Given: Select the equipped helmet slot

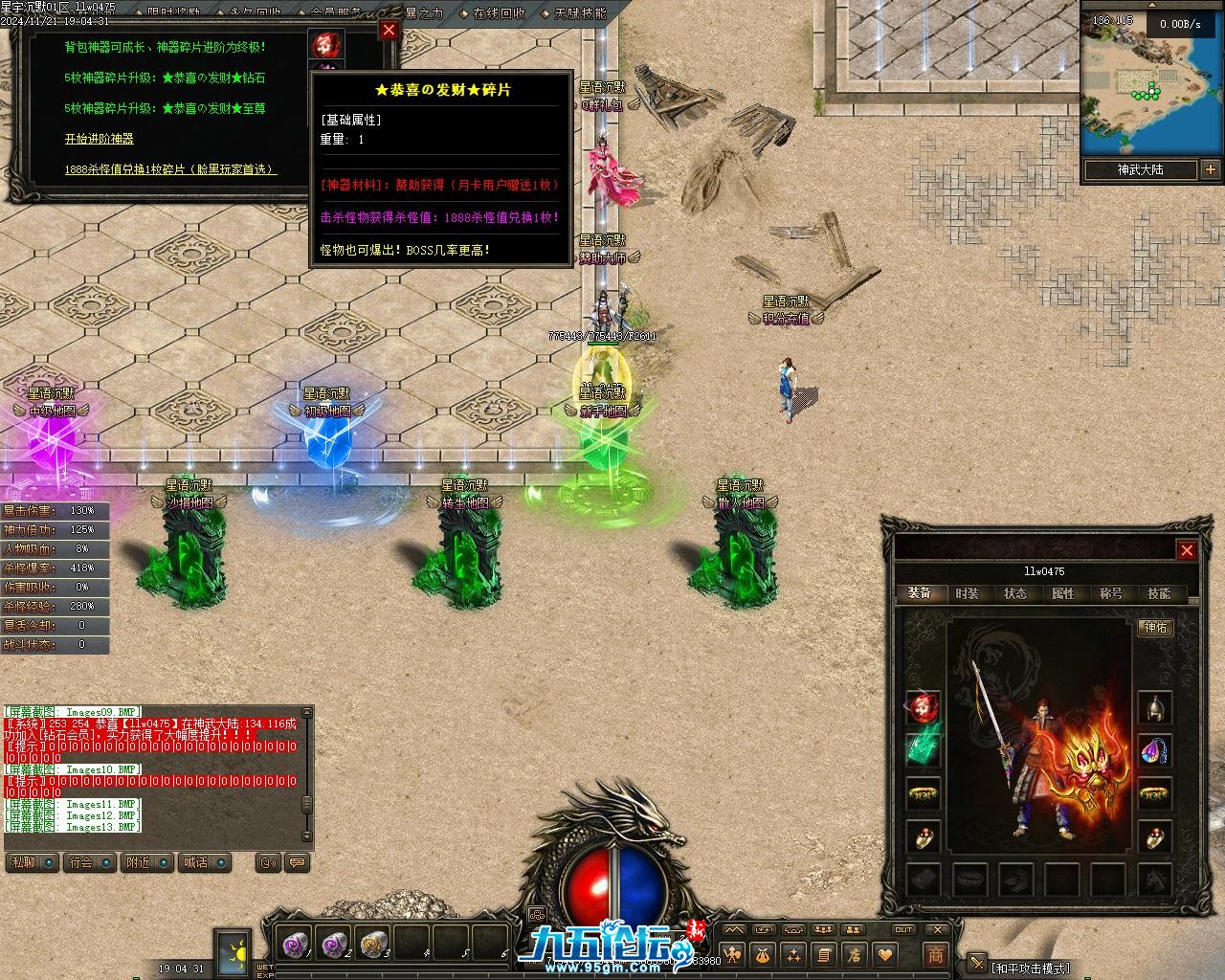Looking at the screenshot, I should [1155, 708].
